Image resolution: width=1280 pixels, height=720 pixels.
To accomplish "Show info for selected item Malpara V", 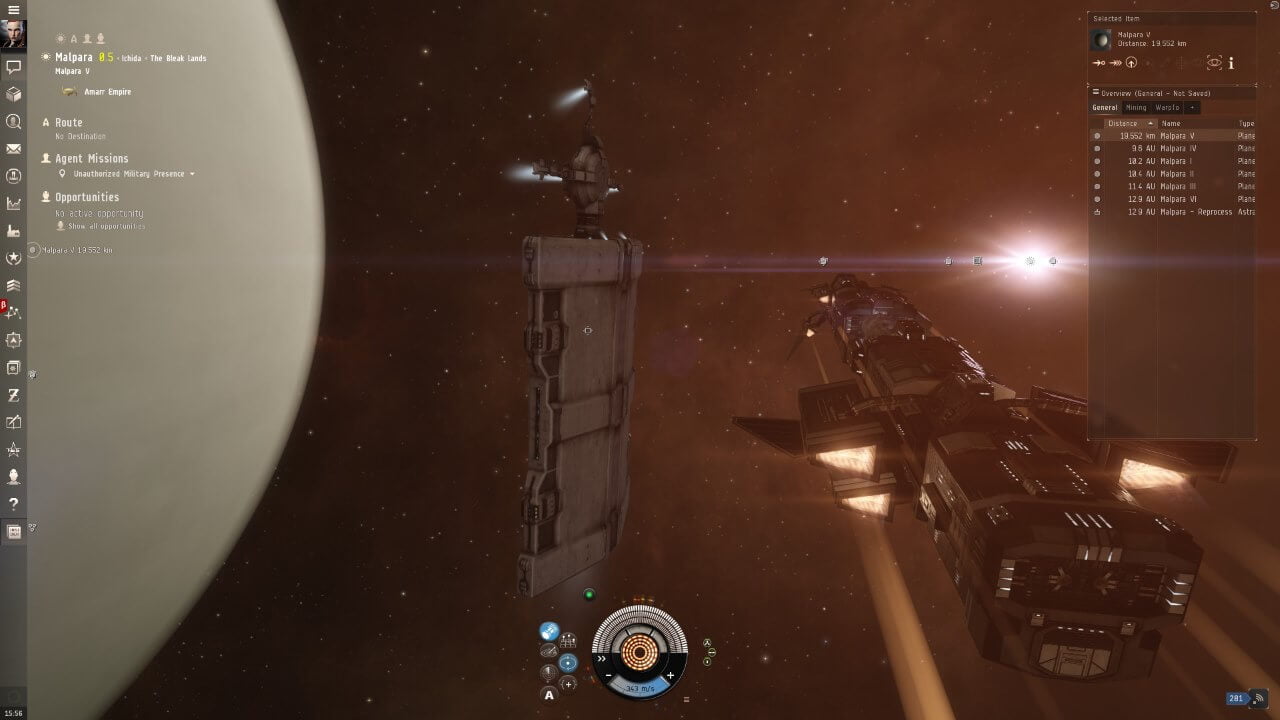I will coord(1231,63).
